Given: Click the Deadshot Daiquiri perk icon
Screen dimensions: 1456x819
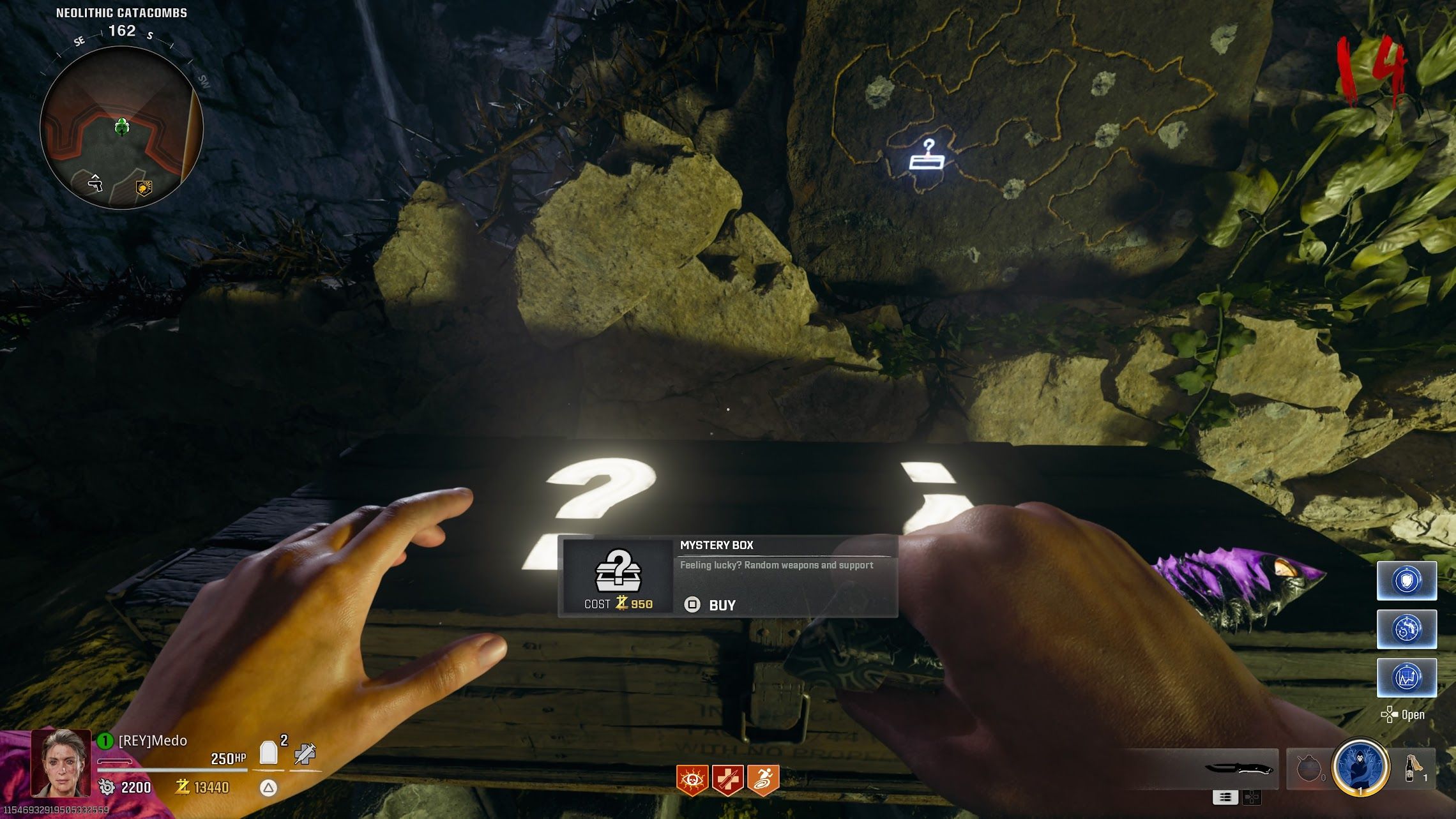Looking at the screenshot, I should [692, 780].
